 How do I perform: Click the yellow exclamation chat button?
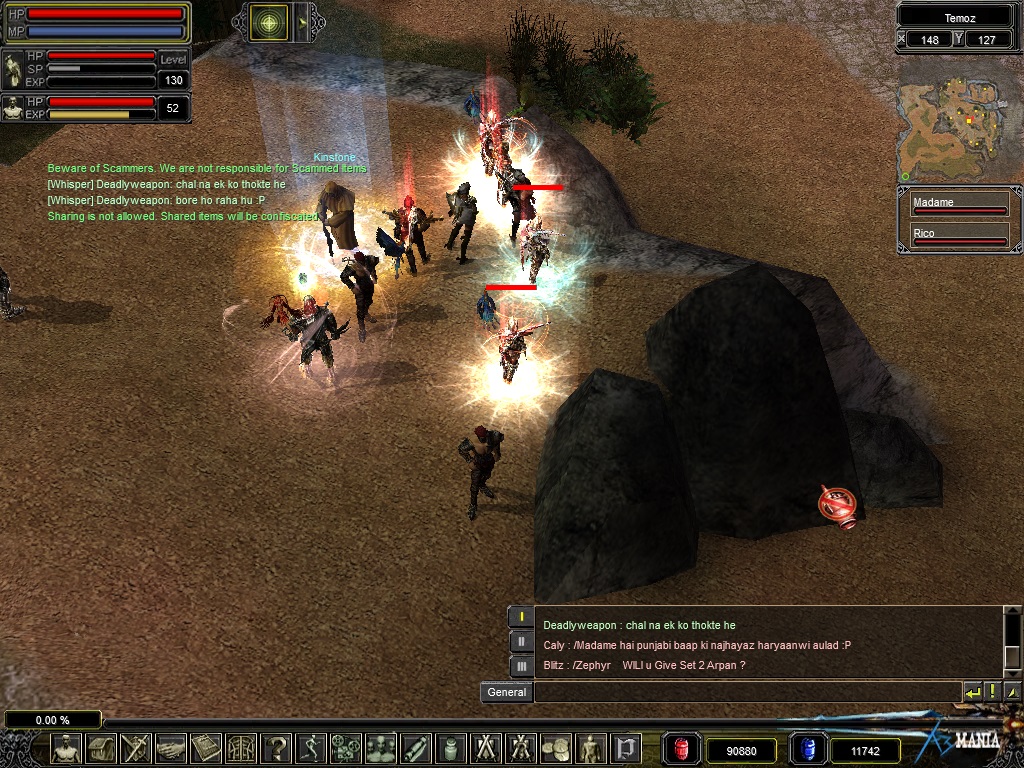point(992,692)
